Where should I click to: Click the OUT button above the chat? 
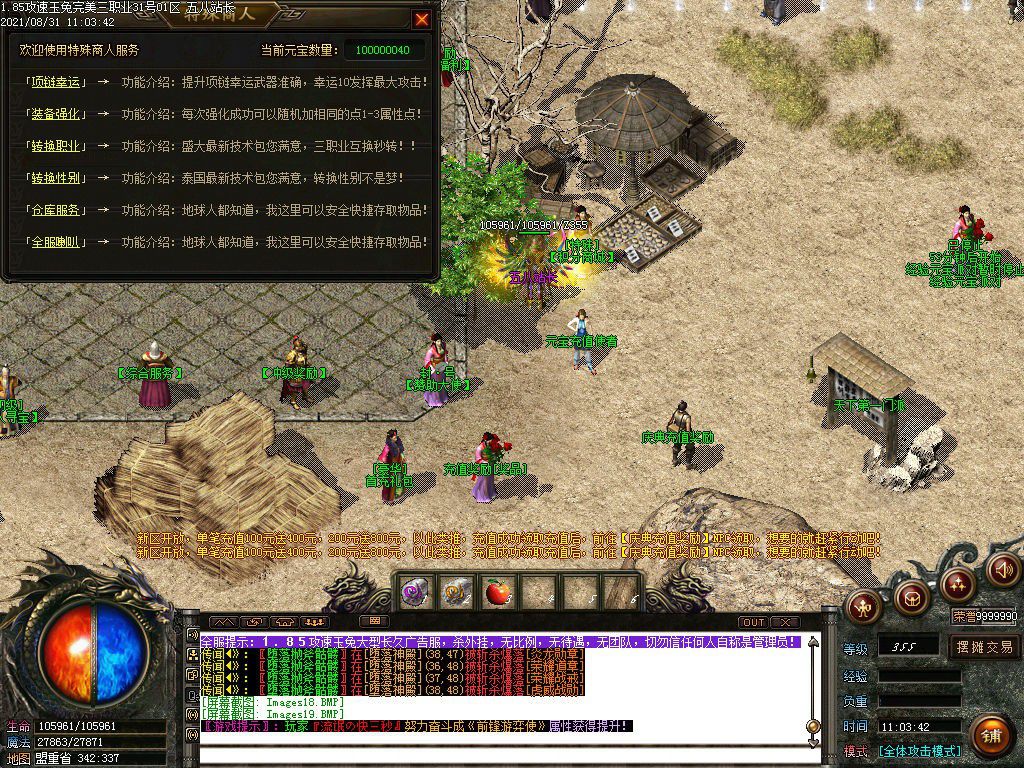pos(754,622)
